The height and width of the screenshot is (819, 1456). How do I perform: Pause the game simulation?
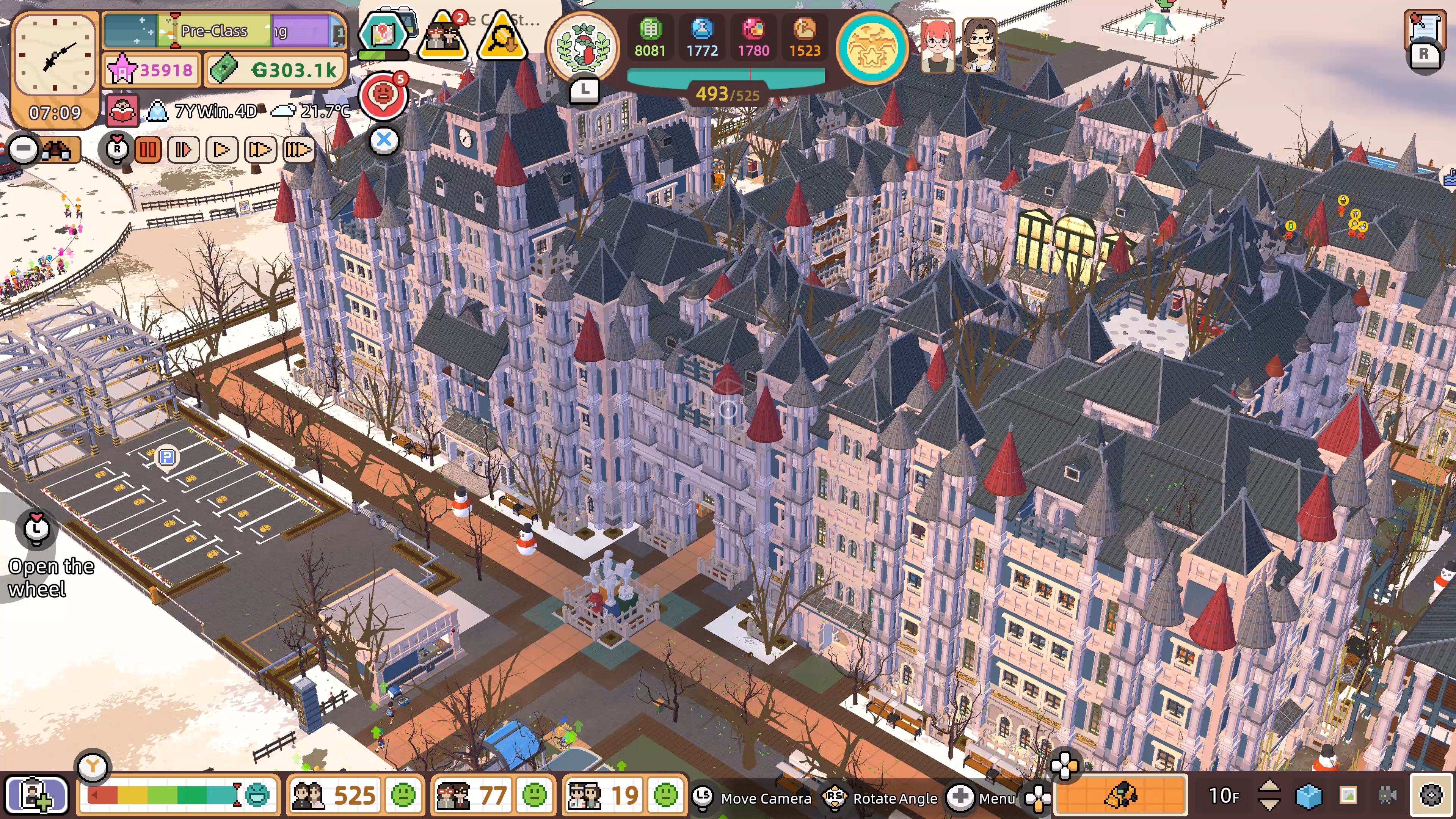pos(148,151)
